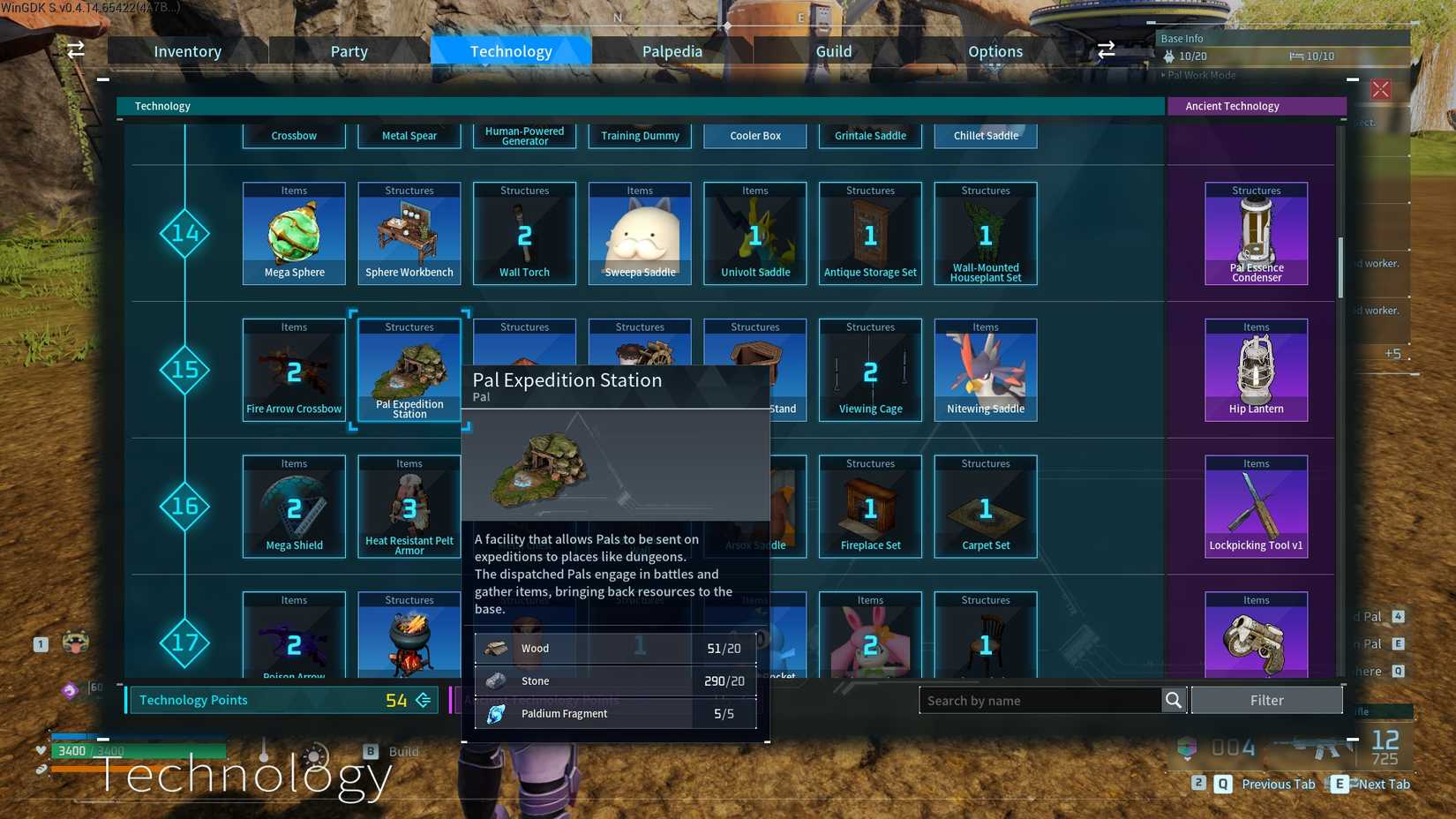The height and width of the screenshot is (819, 1456).
Task: Unlock the Sphere Workbench structure
Action: tap(409, 232)
